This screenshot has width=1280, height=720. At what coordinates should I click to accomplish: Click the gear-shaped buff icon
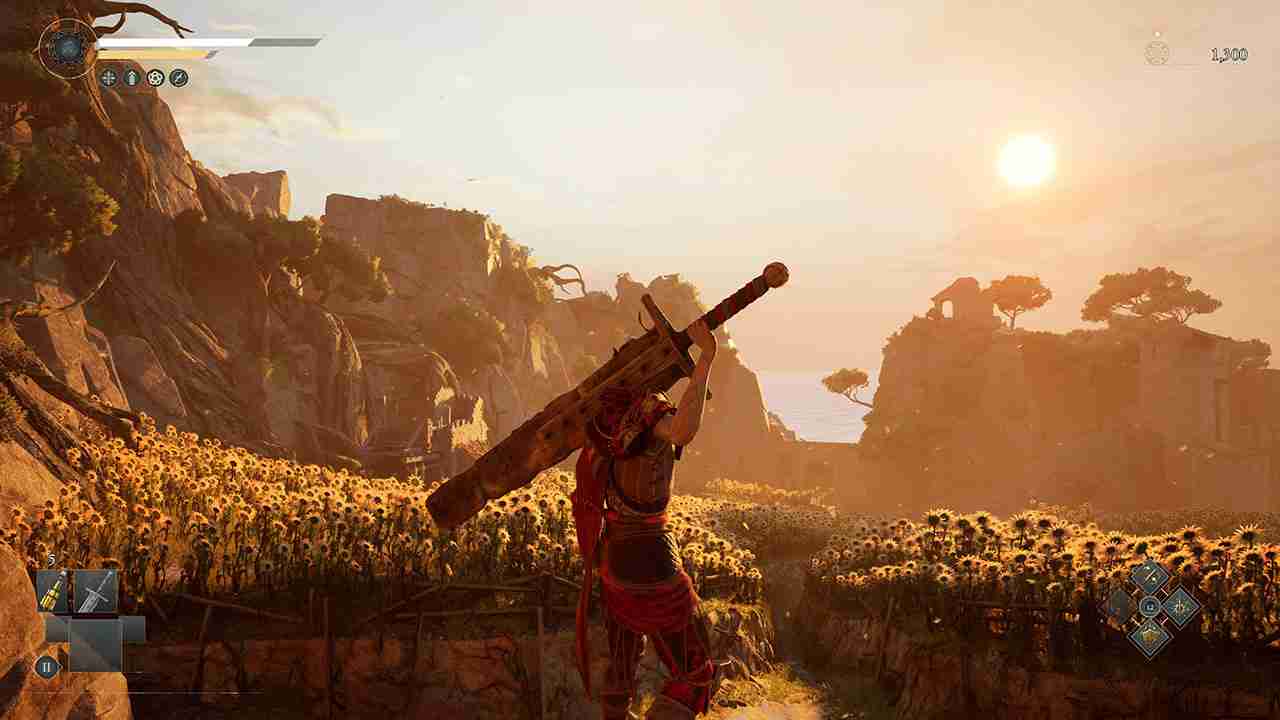157,76
